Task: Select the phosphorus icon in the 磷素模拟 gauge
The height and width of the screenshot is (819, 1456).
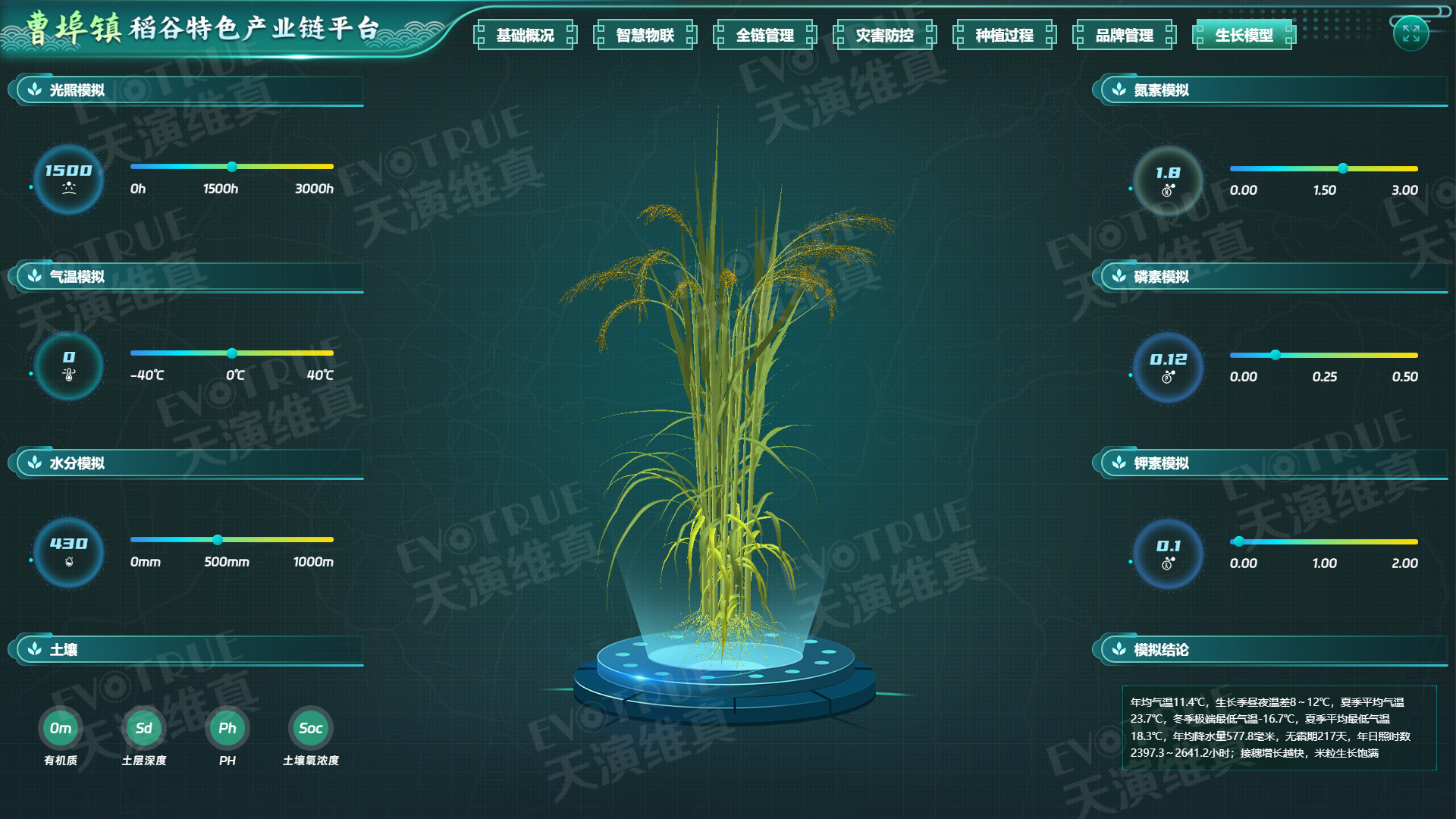Action: tap(1168, 377)
